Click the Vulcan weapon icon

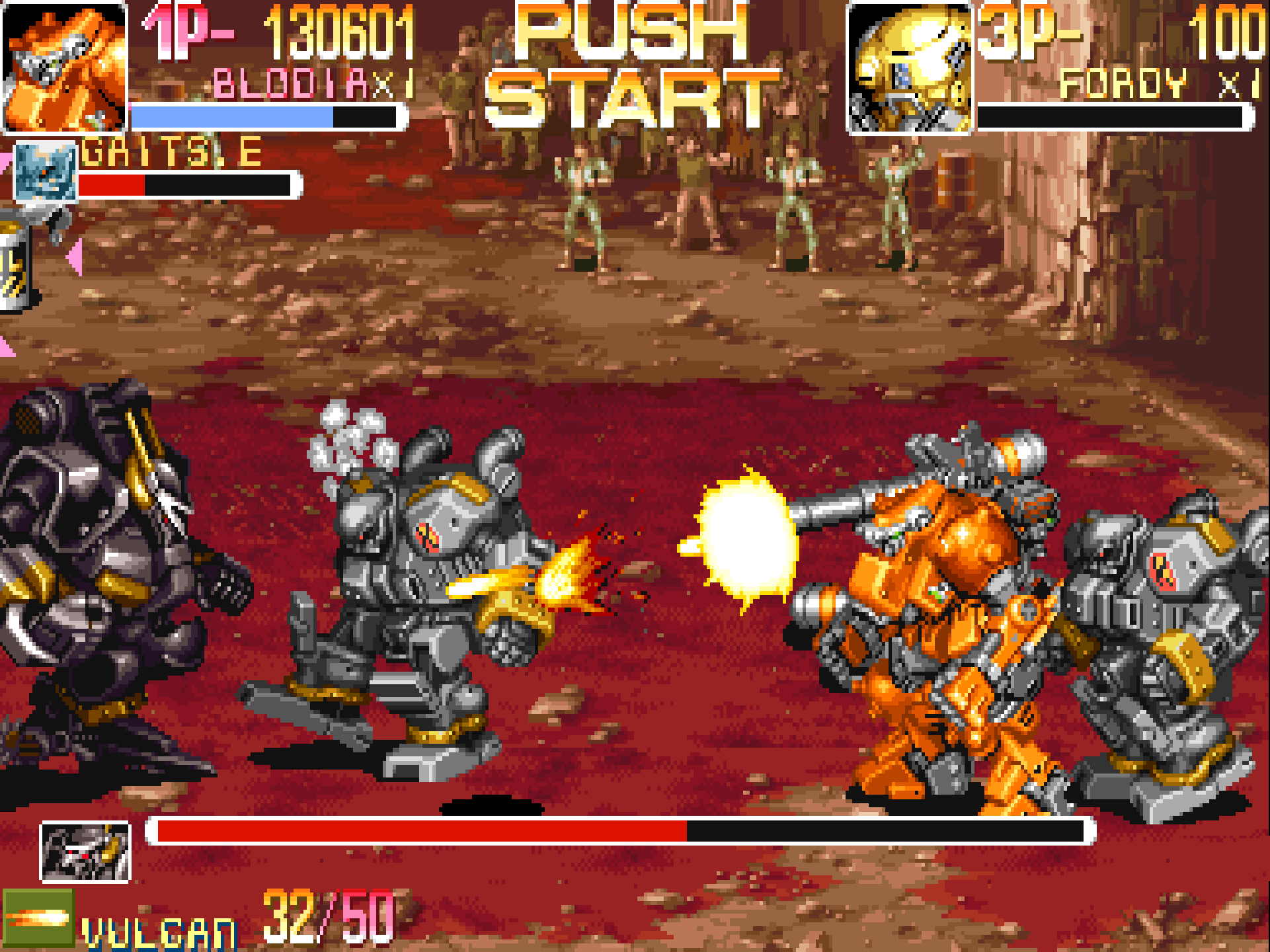coord(38,918)
